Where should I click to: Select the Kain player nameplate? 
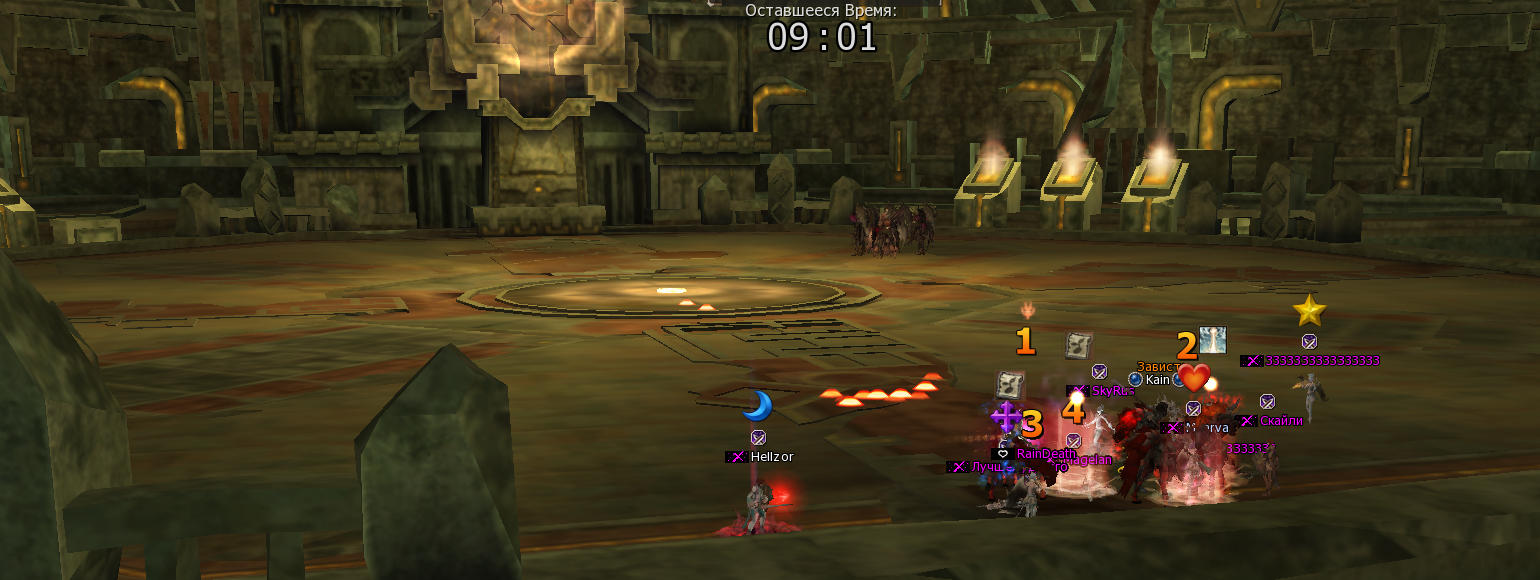pos(1157,380)
